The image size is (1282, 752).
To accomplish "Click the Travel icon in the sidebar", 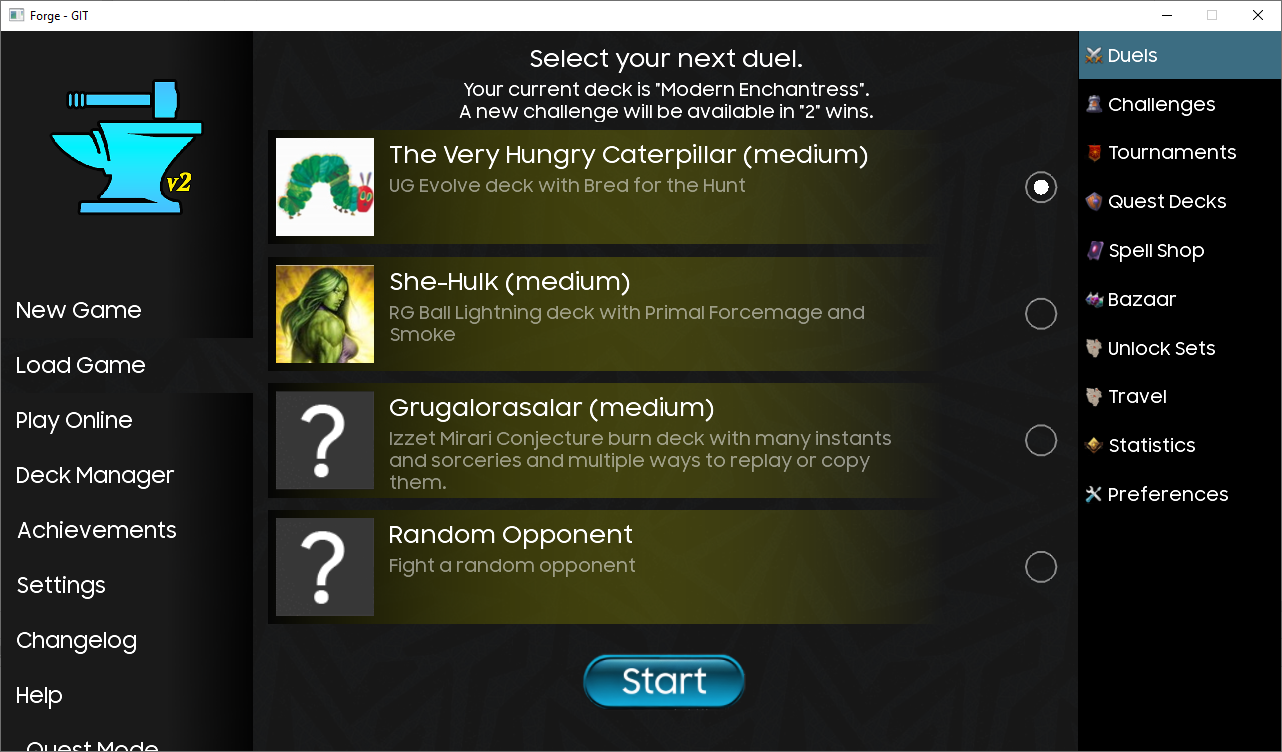I will [x=1092, y=396].
